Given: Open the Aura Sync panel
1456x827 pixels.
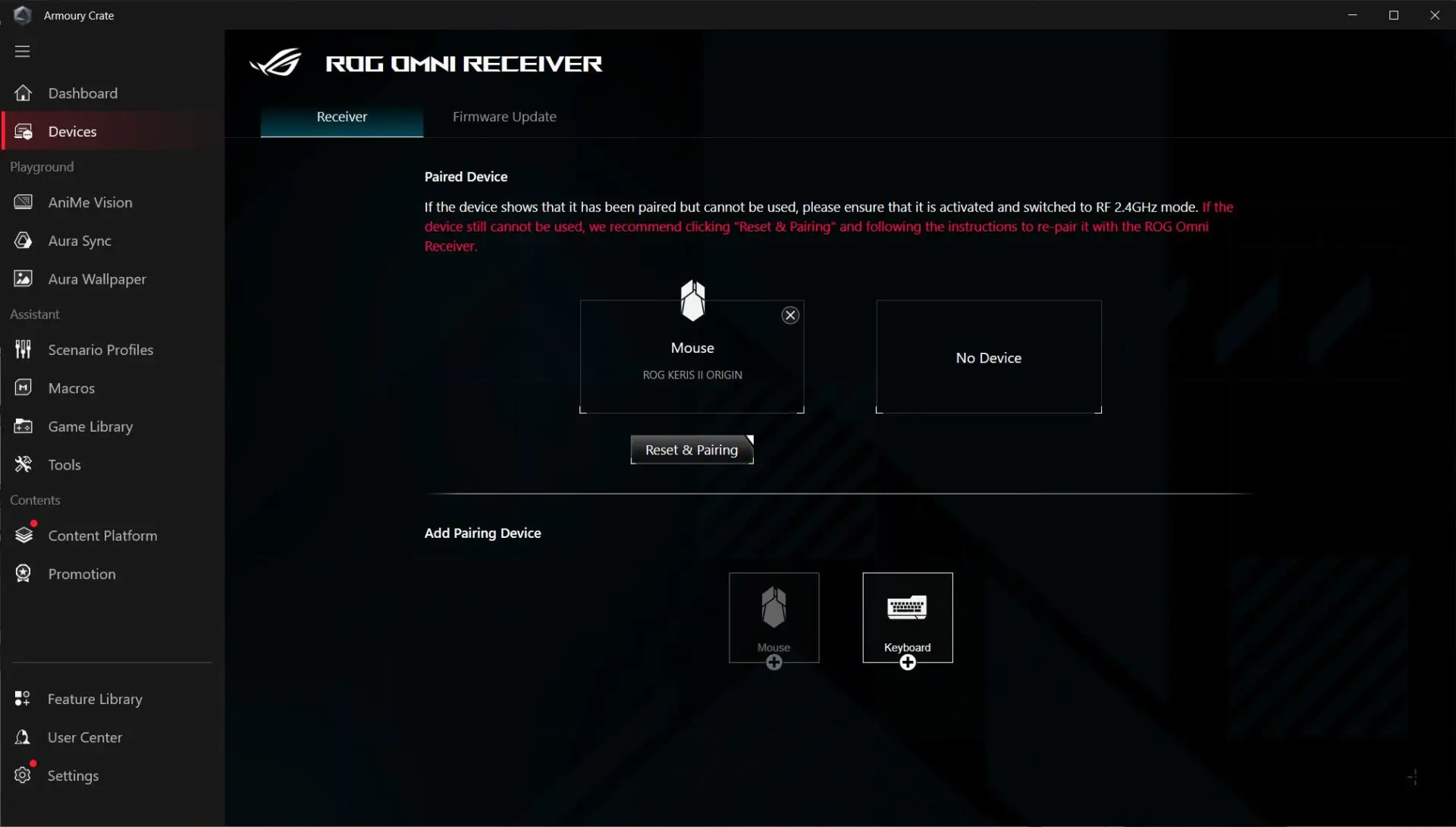Looking at the screenshot, I should click(79, 241).
